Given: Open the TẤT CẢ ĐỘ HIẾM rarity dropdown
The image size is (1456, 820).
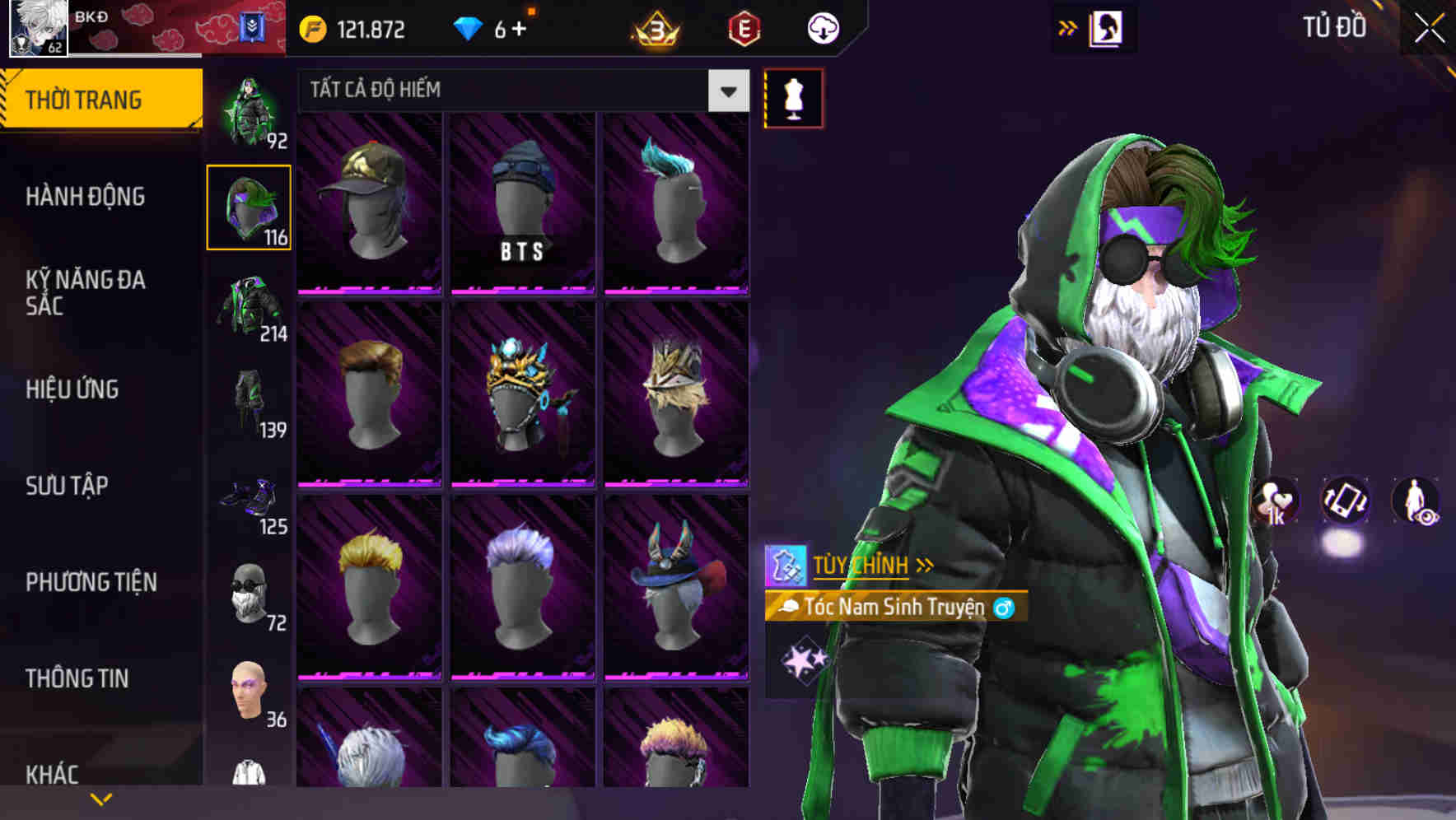Looking at the screenshot, I should coord(519,91).
